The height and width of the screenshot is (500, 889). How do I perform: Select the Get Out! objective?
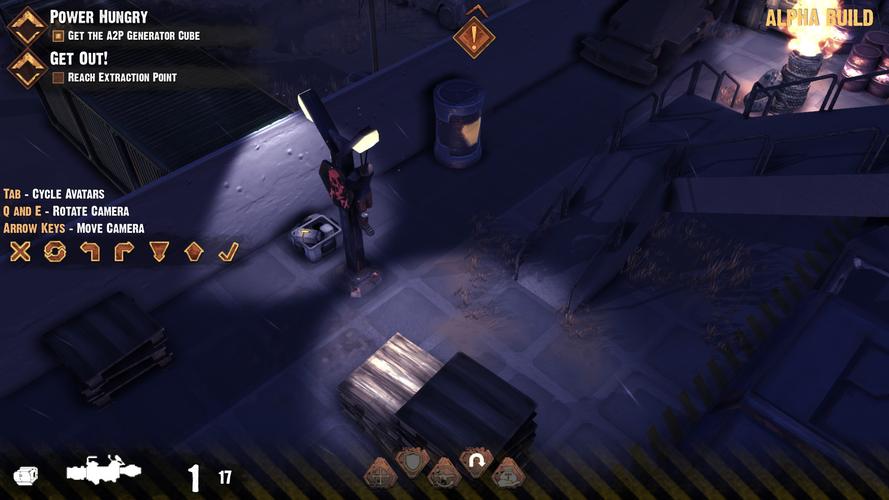click(79, 58)
